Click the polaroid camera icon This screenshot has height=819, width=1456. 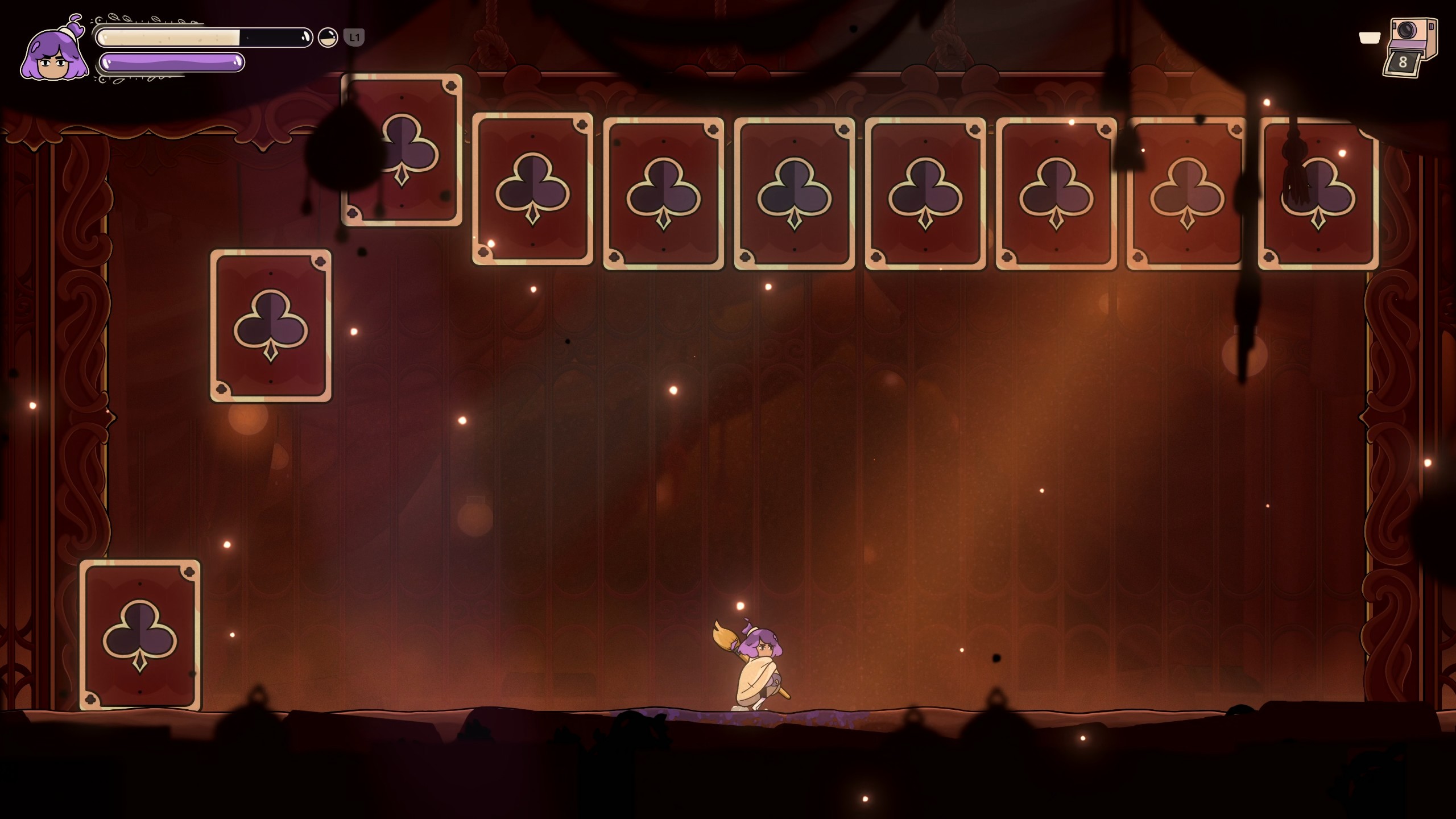coord(1412,47)
